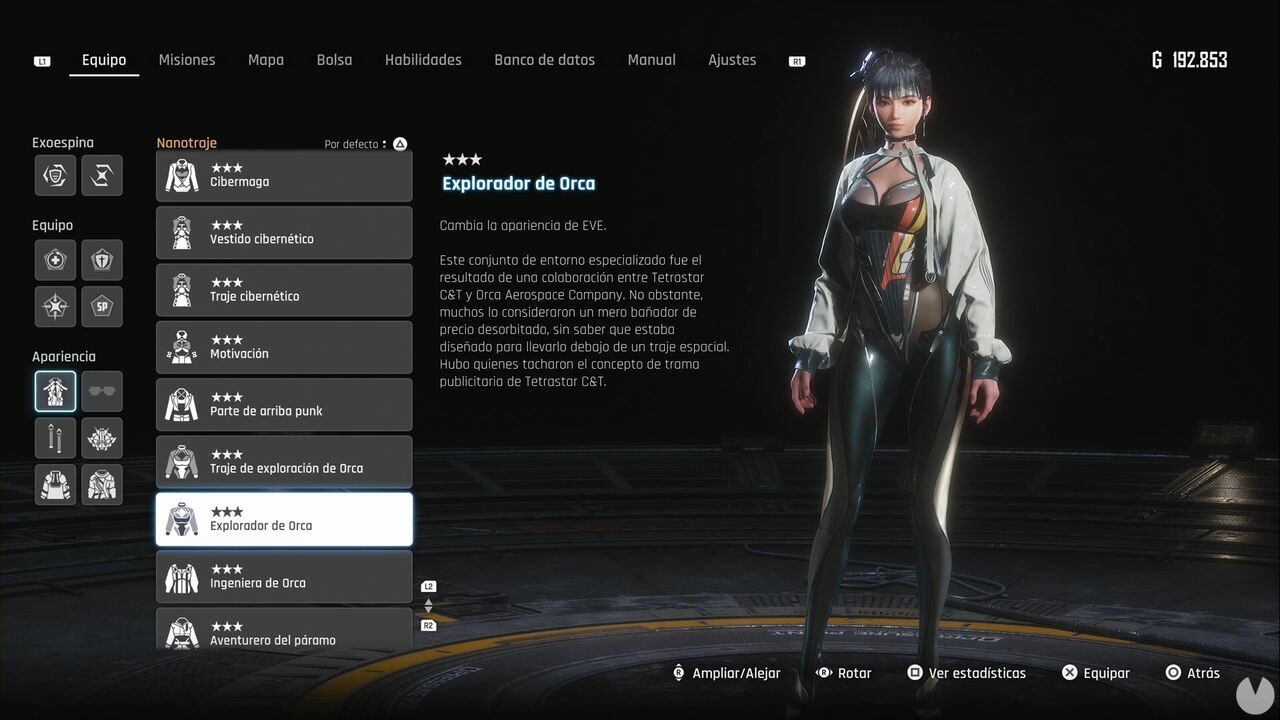Select the SP pentagon equipment slot
The height and width of the screenshot is (720, 1280).
point(102,306)
